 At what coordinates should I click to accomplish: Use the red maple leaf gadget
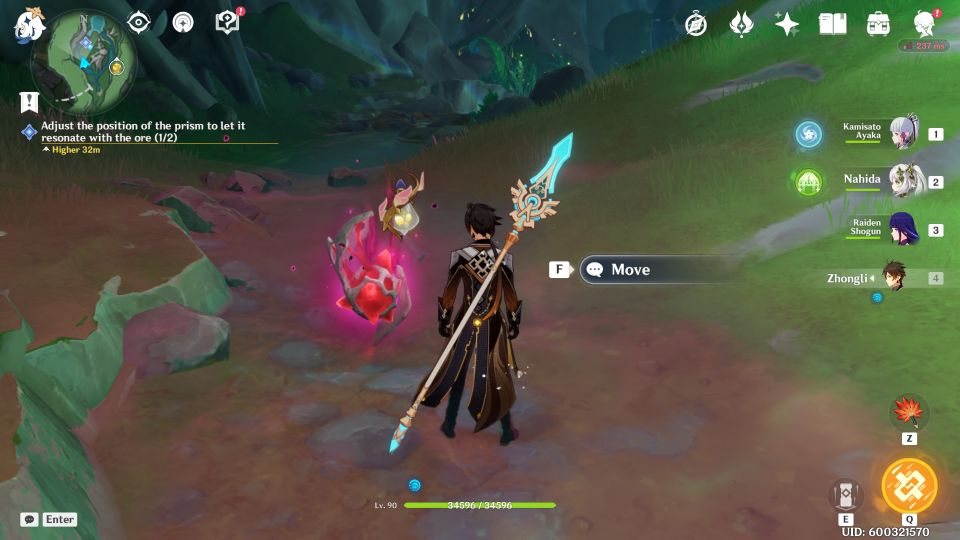pos(909,412)
